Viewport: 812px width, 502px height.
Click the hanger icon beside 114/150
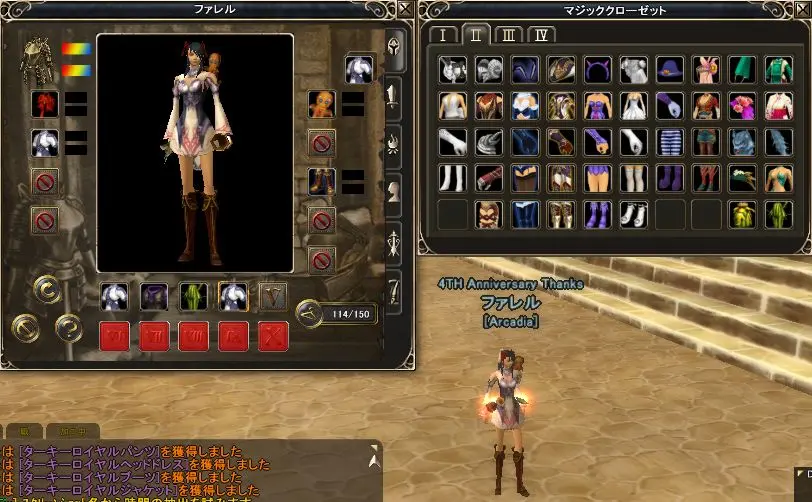pyautogui.click(x=311, y=314)
